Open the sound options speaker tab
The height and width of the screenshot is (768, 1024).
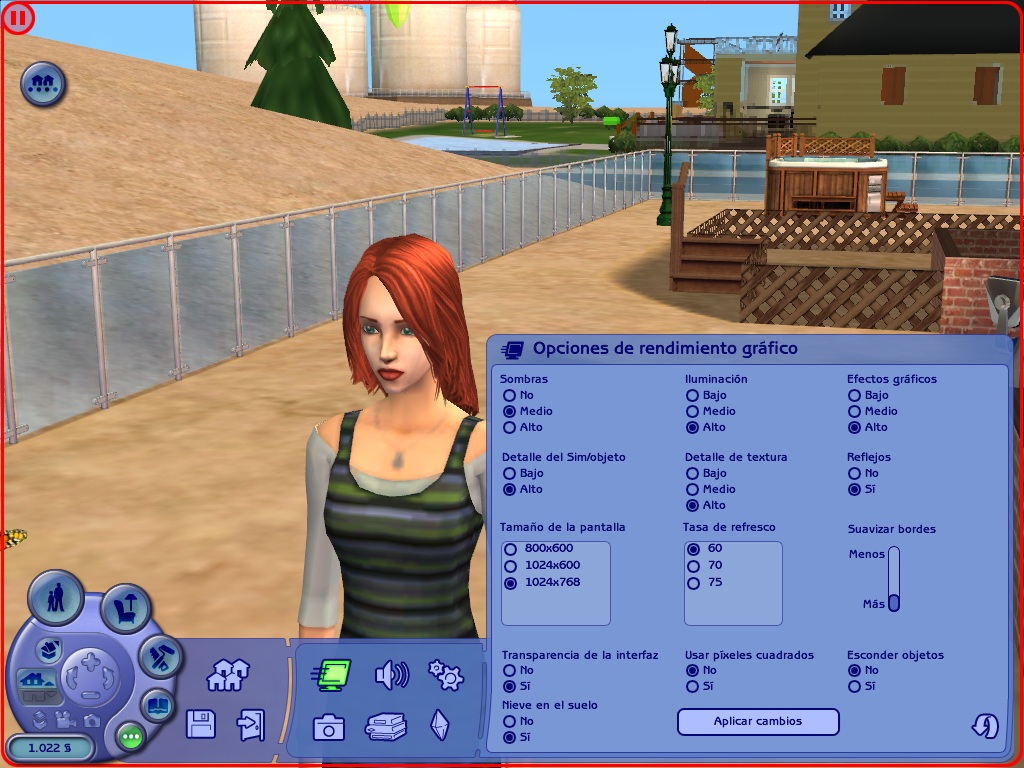pyautogui.click(x=391, y=676)
